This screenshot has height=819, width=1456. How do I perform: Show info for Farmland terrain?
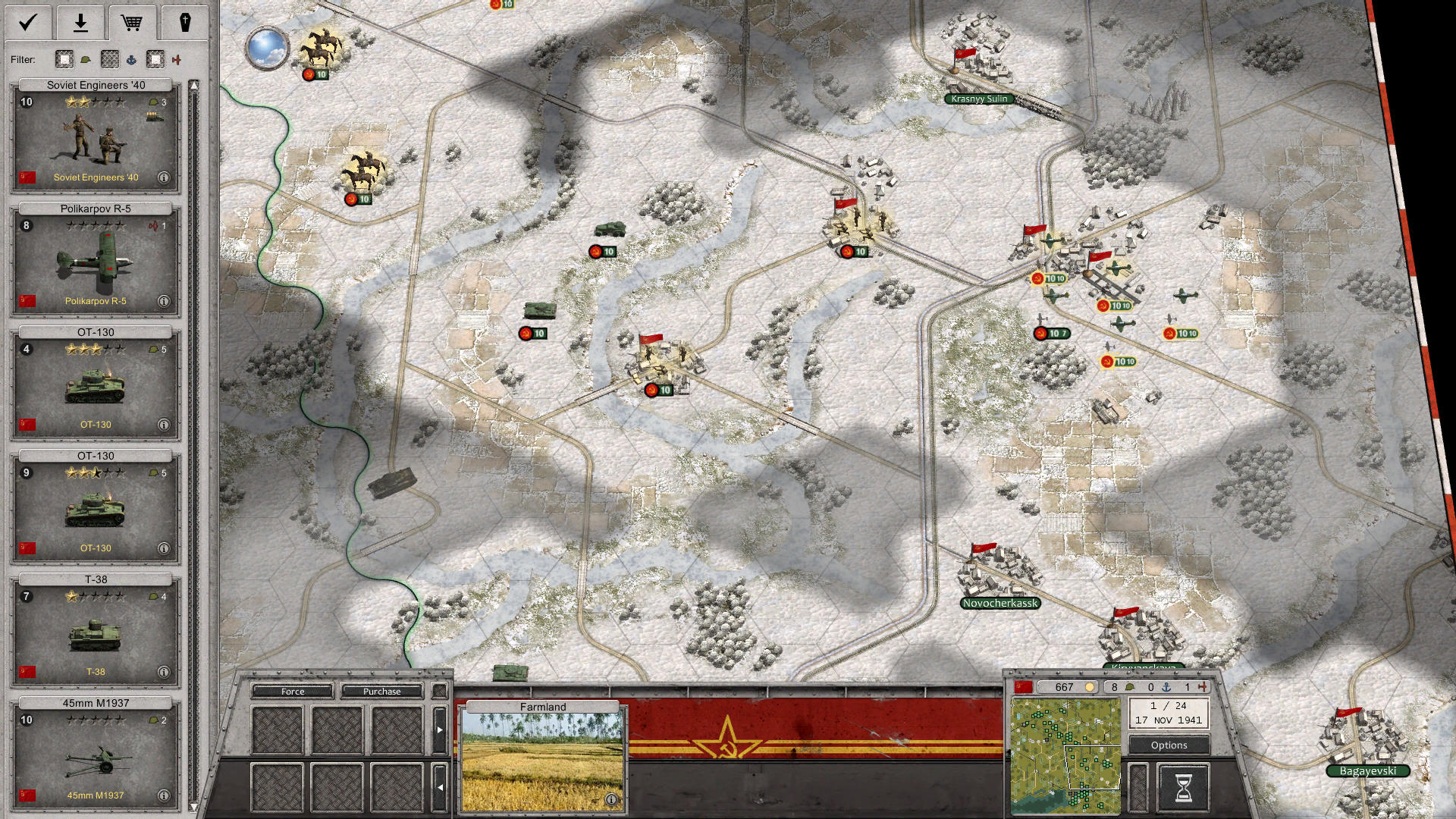611,799
